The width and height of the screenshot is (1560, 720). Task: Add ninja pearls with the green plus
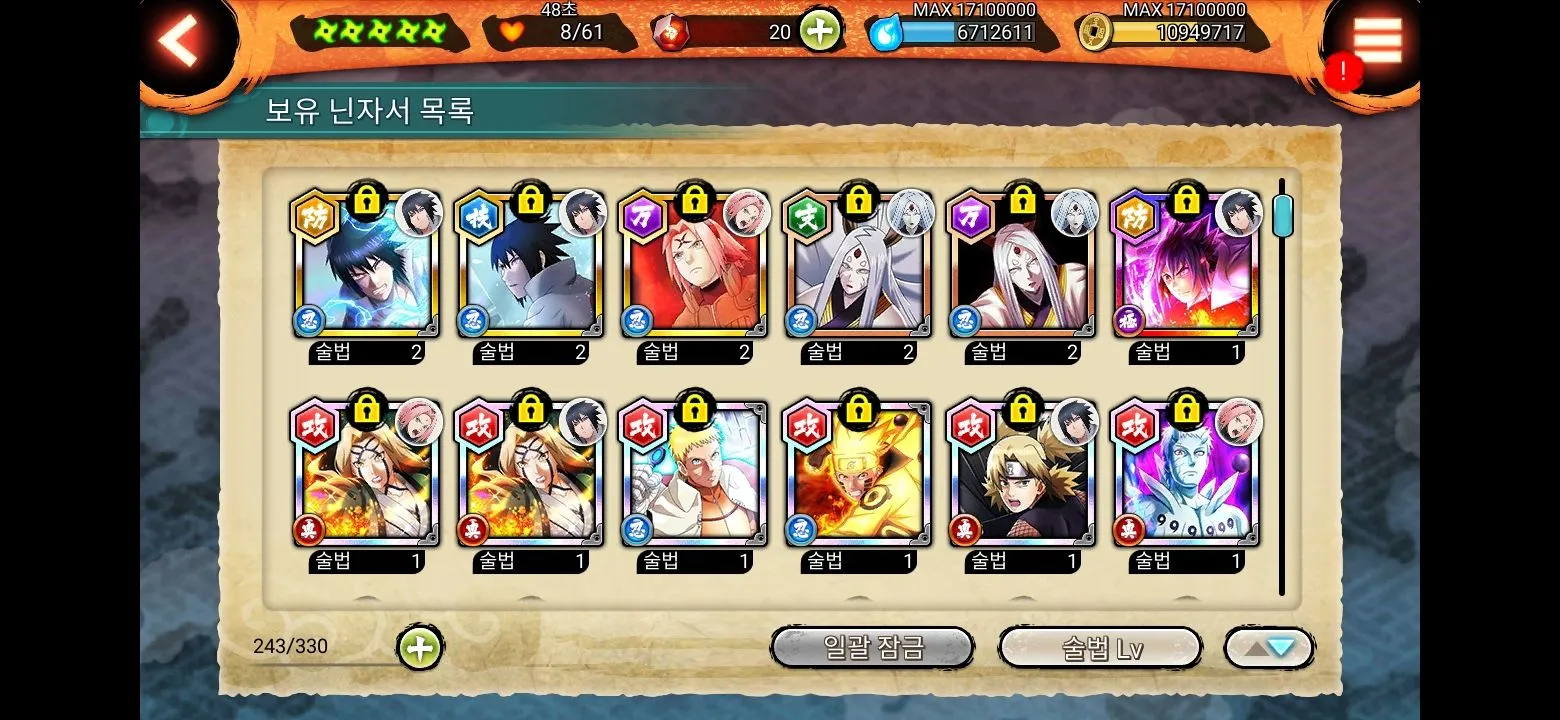point(818,31)
